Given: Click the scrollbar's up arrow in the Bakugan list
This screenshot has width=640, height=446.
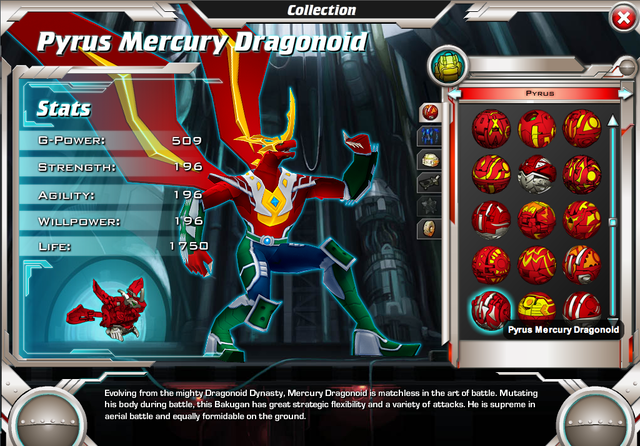Looking at the screenshot, I should [x=613, y=120].
